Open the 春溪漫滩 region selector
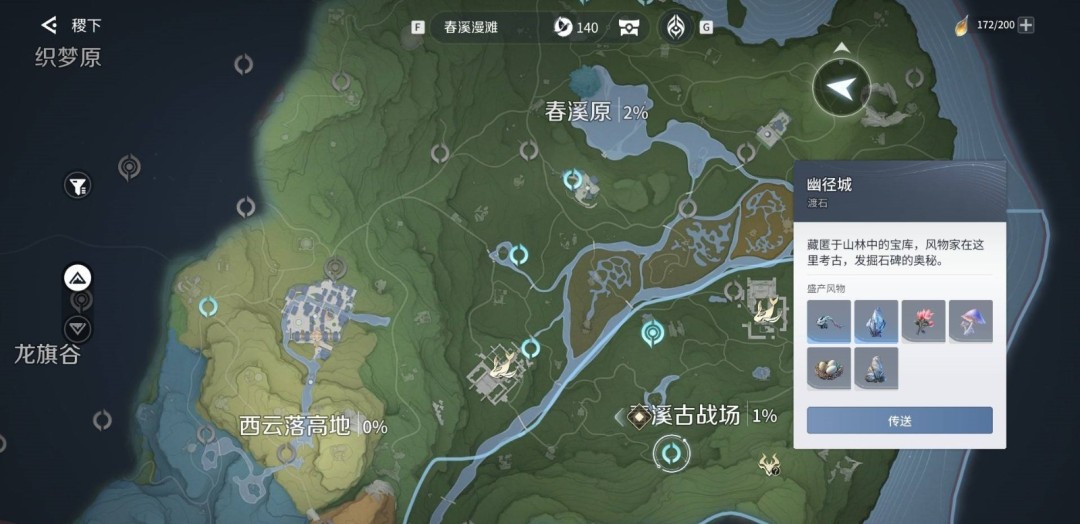This screenshot has height=524, width=1080. (x=478, y=27)
